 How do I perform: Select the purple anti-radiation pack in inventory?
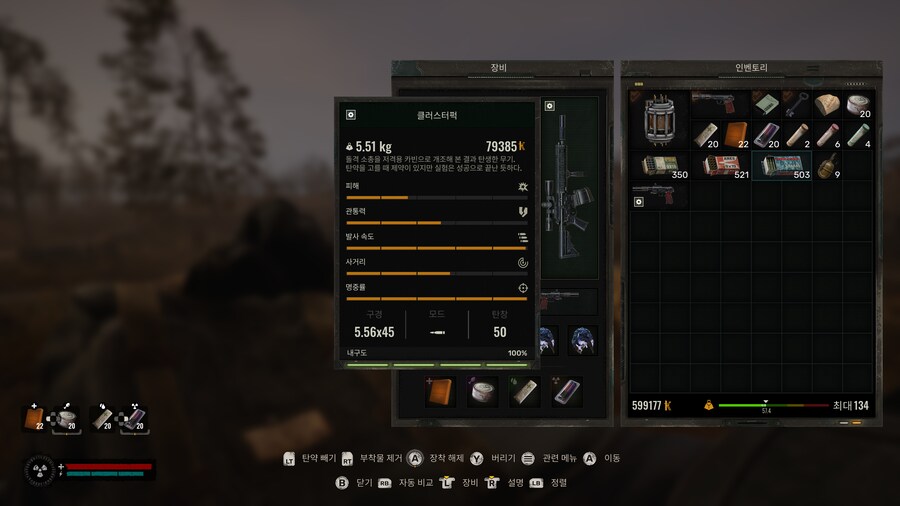[767, 135]
